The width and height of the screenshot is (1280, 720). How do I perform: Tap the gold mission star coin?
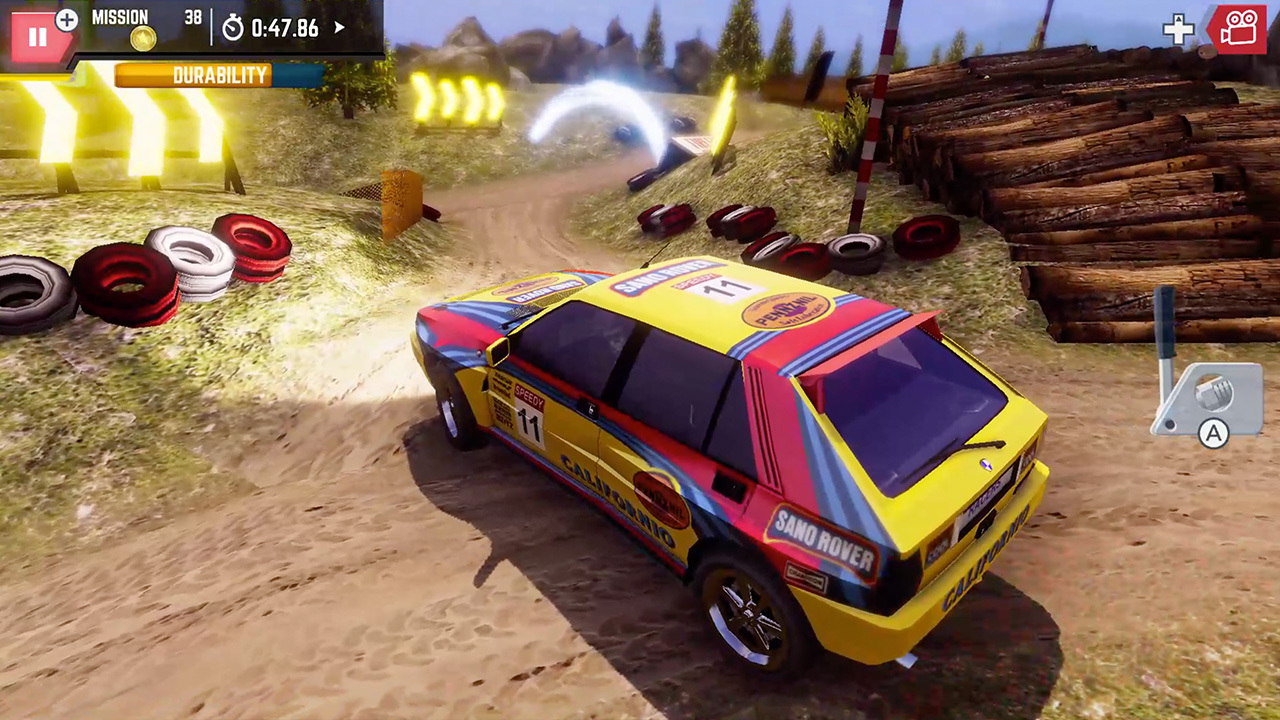[x=143, y=39]
